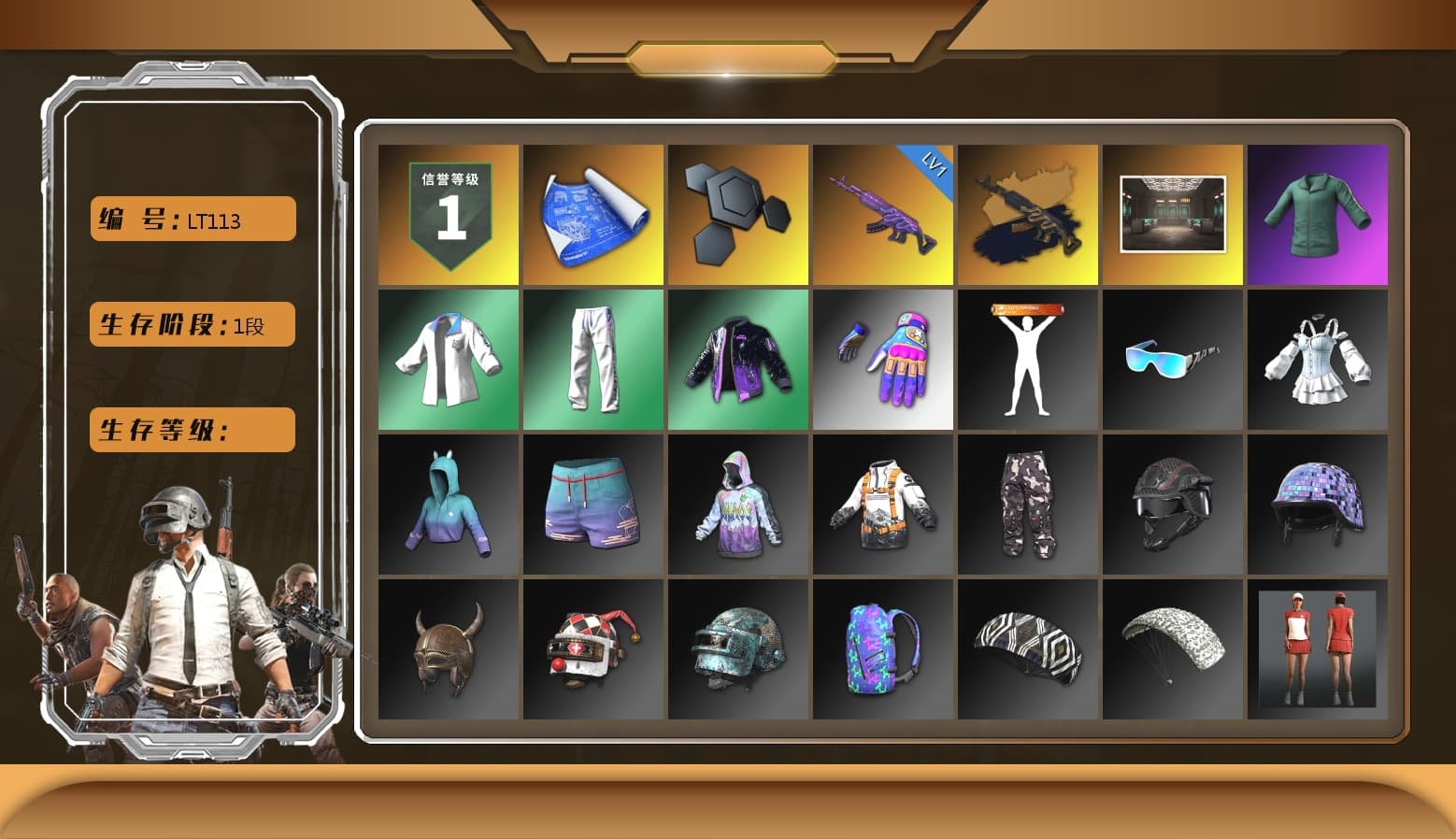The image size is (1456, 839).
Task: Open the horned viking helmet item
Action: click(x=447, y=649)
